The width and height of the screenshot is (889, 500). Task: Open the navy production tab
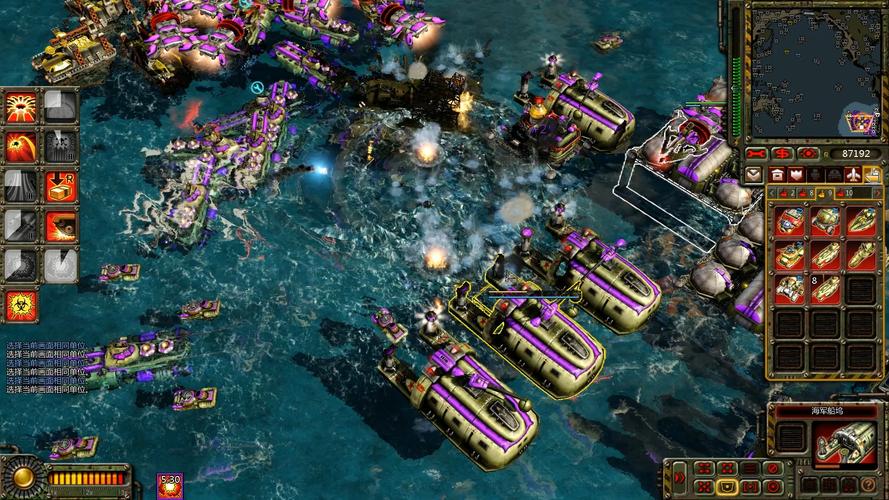873,175
